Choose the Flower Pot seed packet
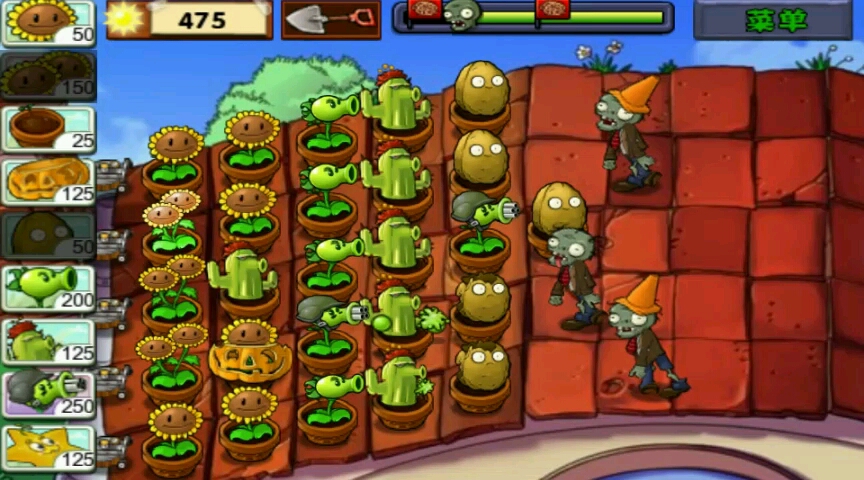 [48, 129]
